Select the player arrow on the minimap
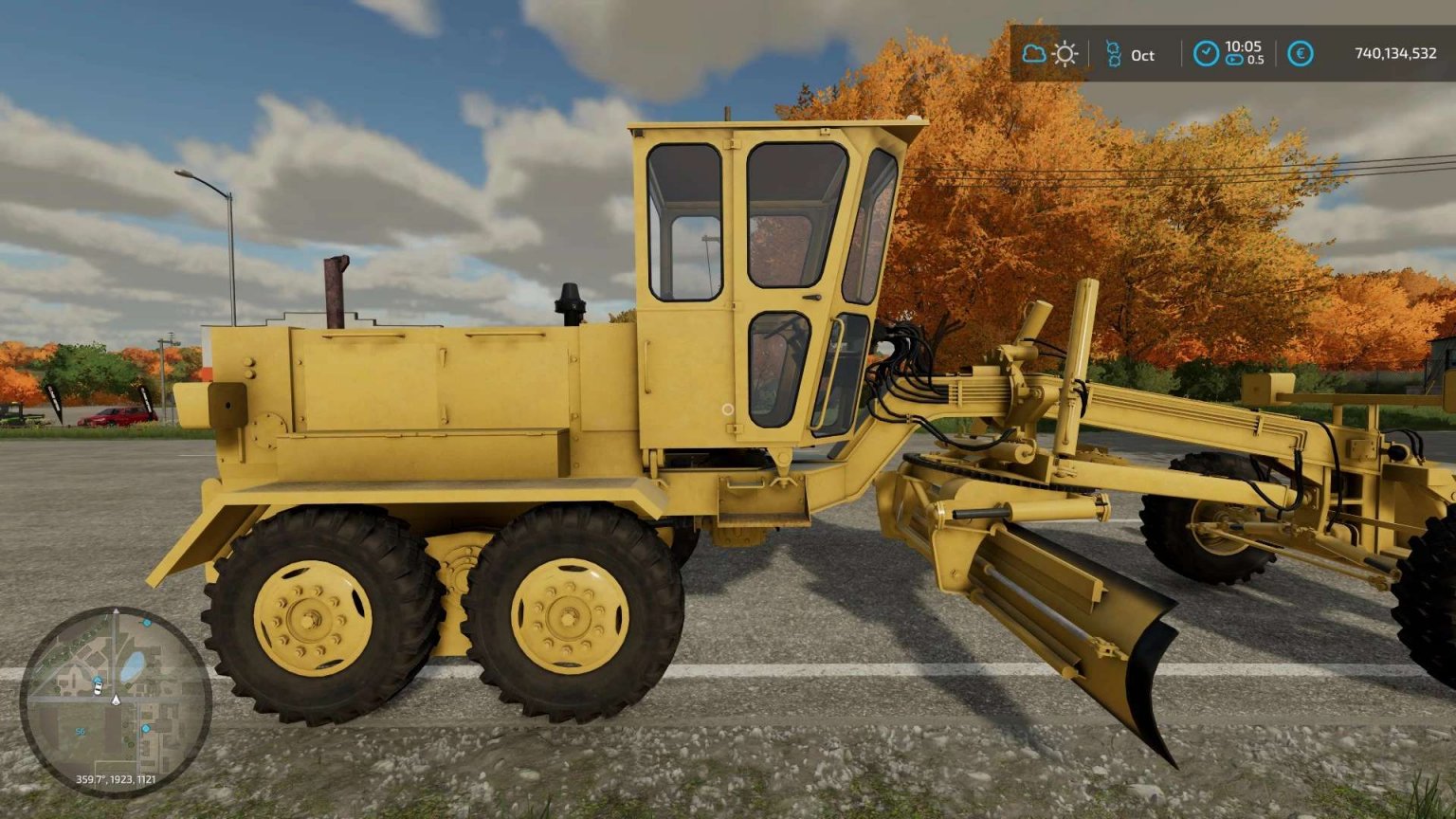1456x819 pixels. (x=116, y=700)
